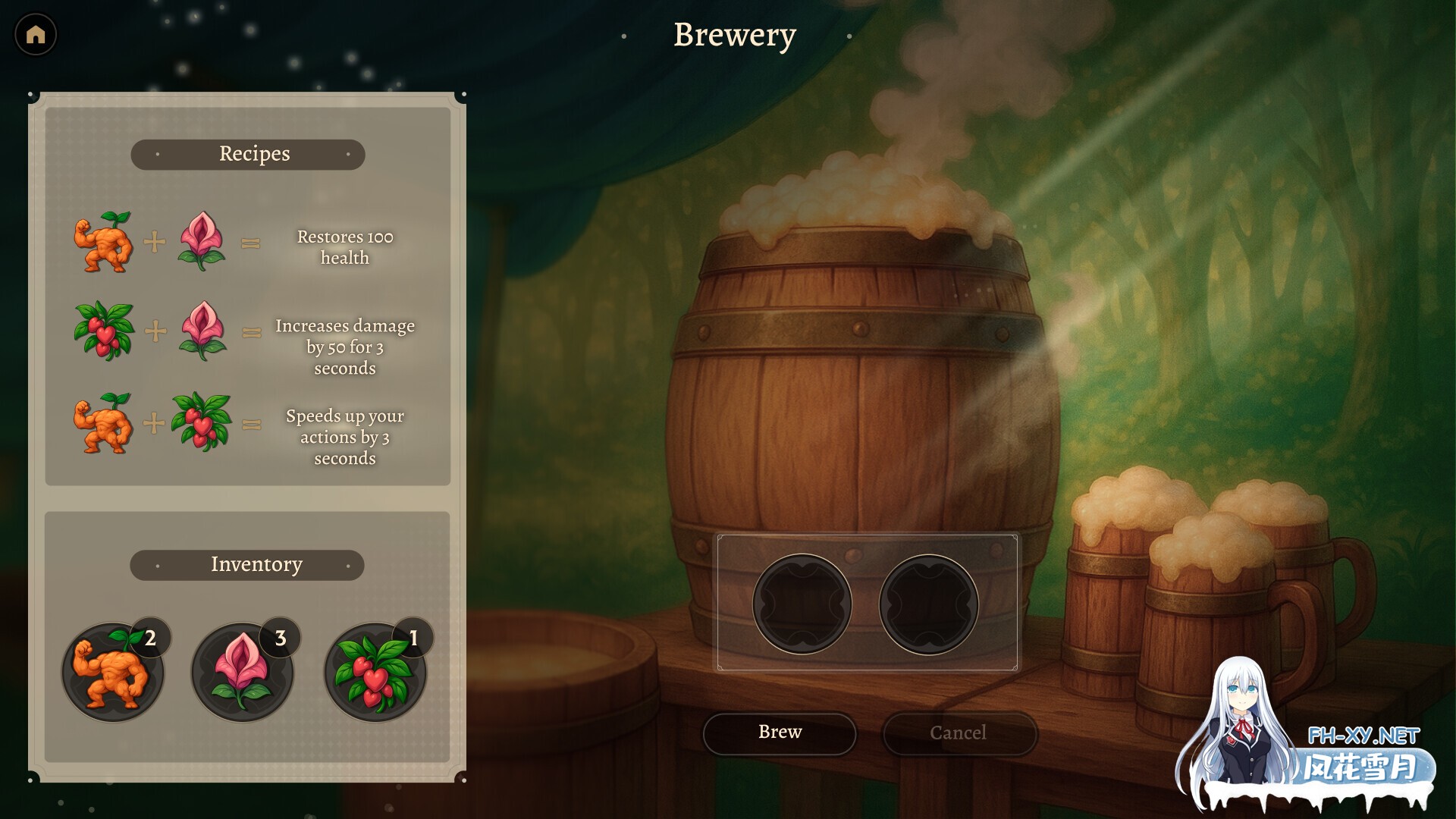Cancel the brewing selection
This screenshot has width=1456, height=819.
959,733
